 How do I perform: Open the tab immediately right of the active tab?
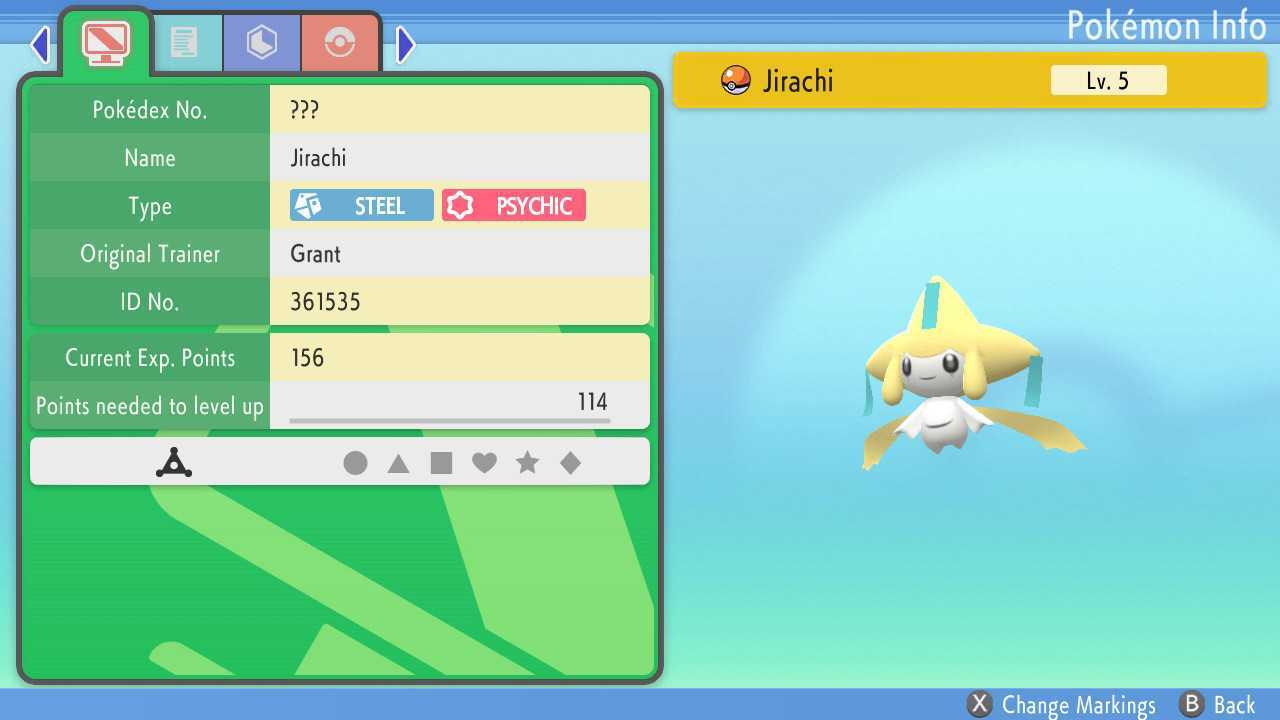click(188, 42)
